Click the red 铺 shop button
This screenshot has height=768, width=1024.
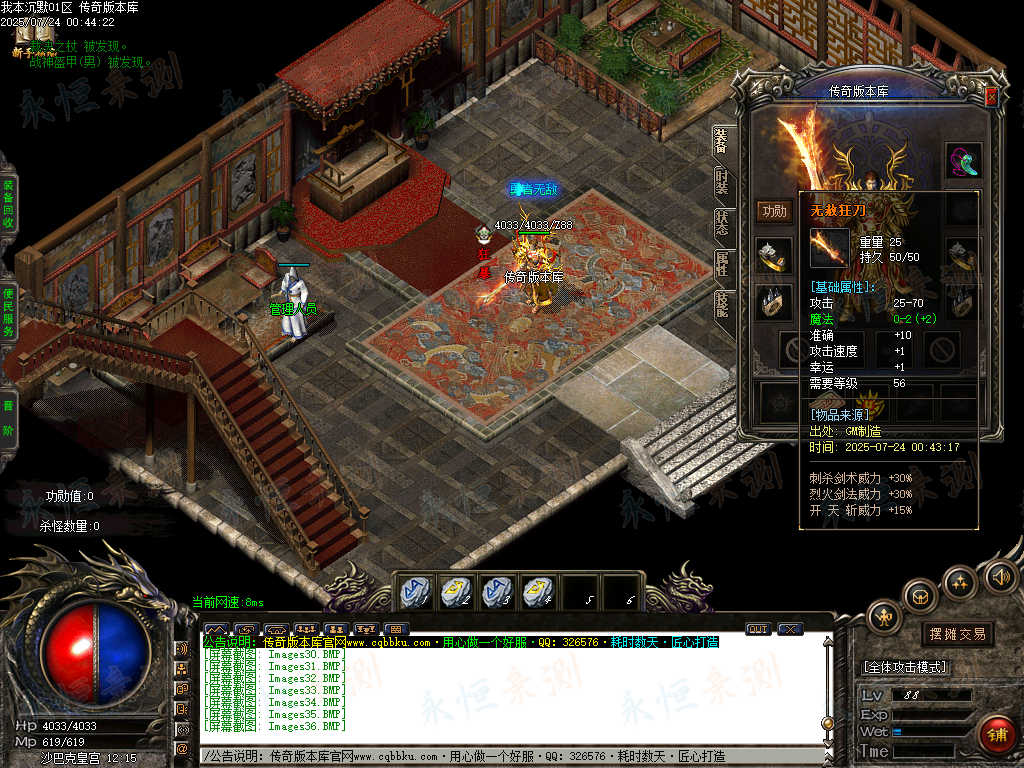(x=996, y=734)
